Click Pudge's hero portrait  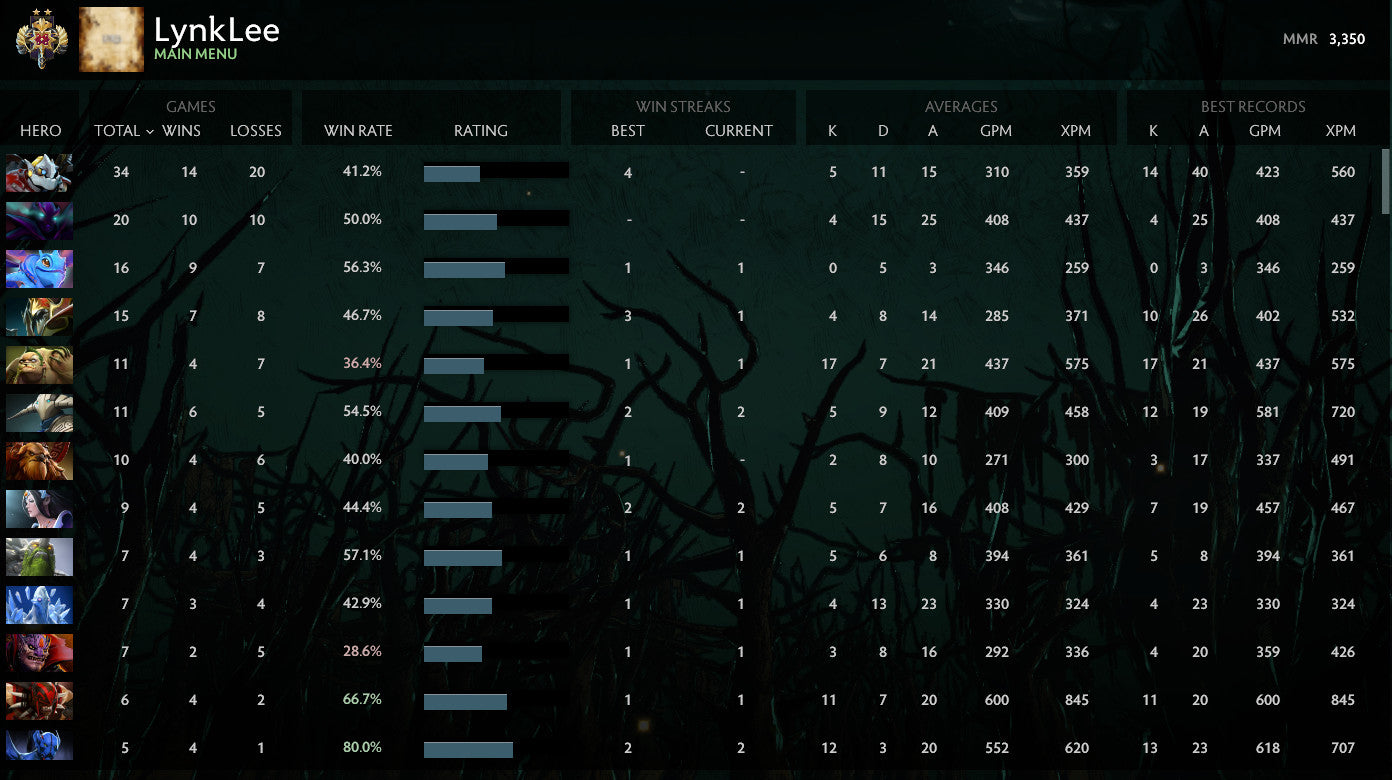[39, 365]
